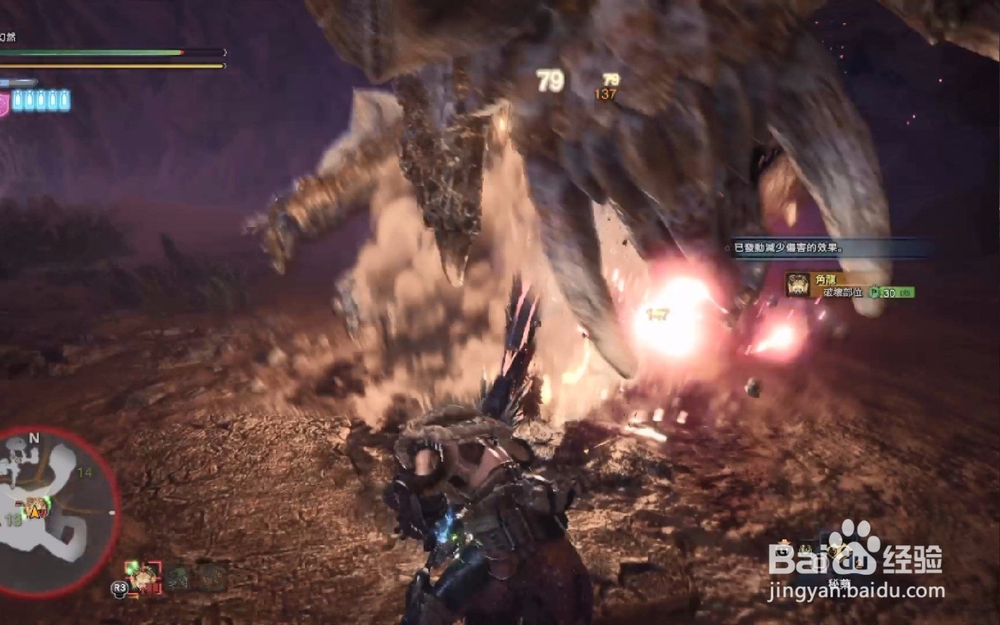Click the pink shield status icon
The height and width of the screenshot is (625, 1000).
(4, 102)
